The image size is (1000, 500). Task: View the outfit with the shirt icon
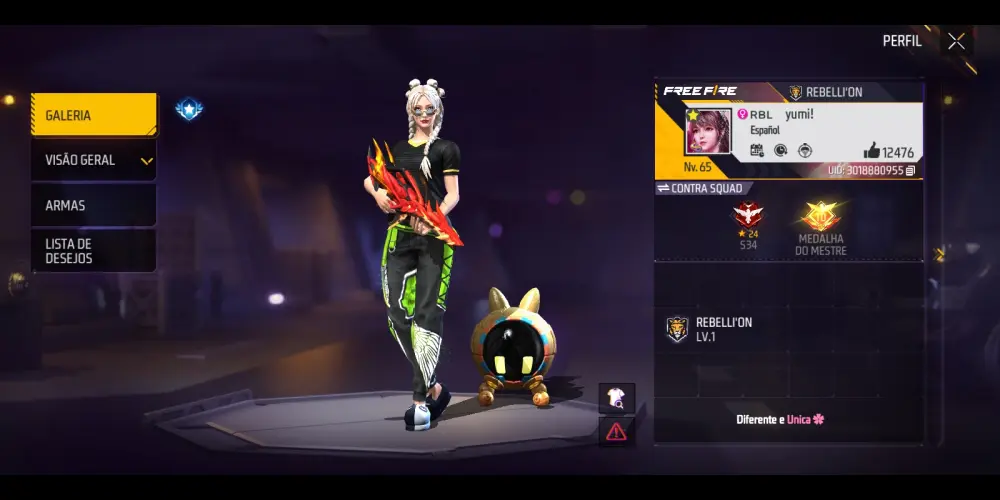(616, 398)
